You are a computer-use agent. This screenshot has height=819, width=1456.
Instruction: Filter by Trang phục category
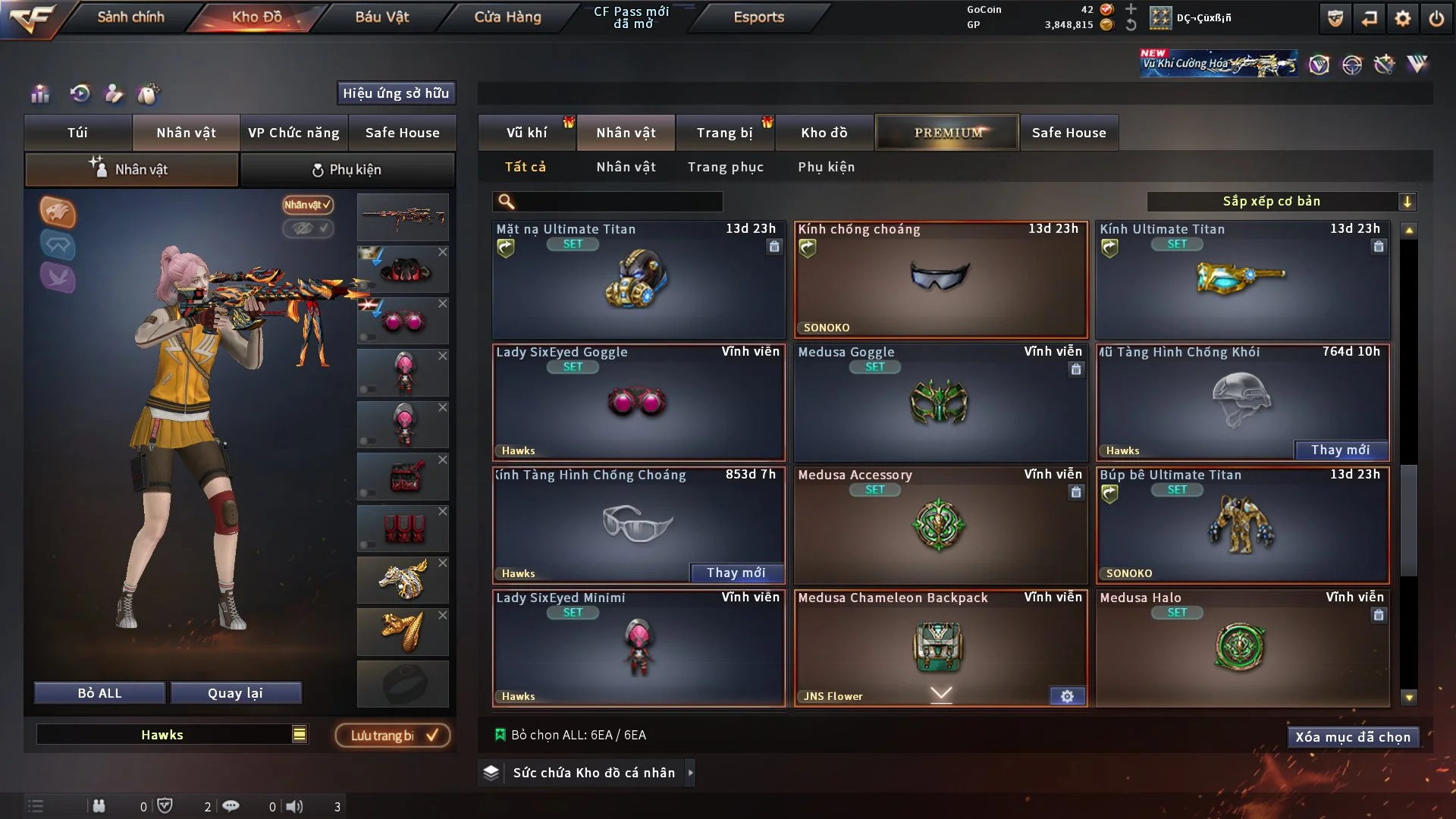click(725, 167)
